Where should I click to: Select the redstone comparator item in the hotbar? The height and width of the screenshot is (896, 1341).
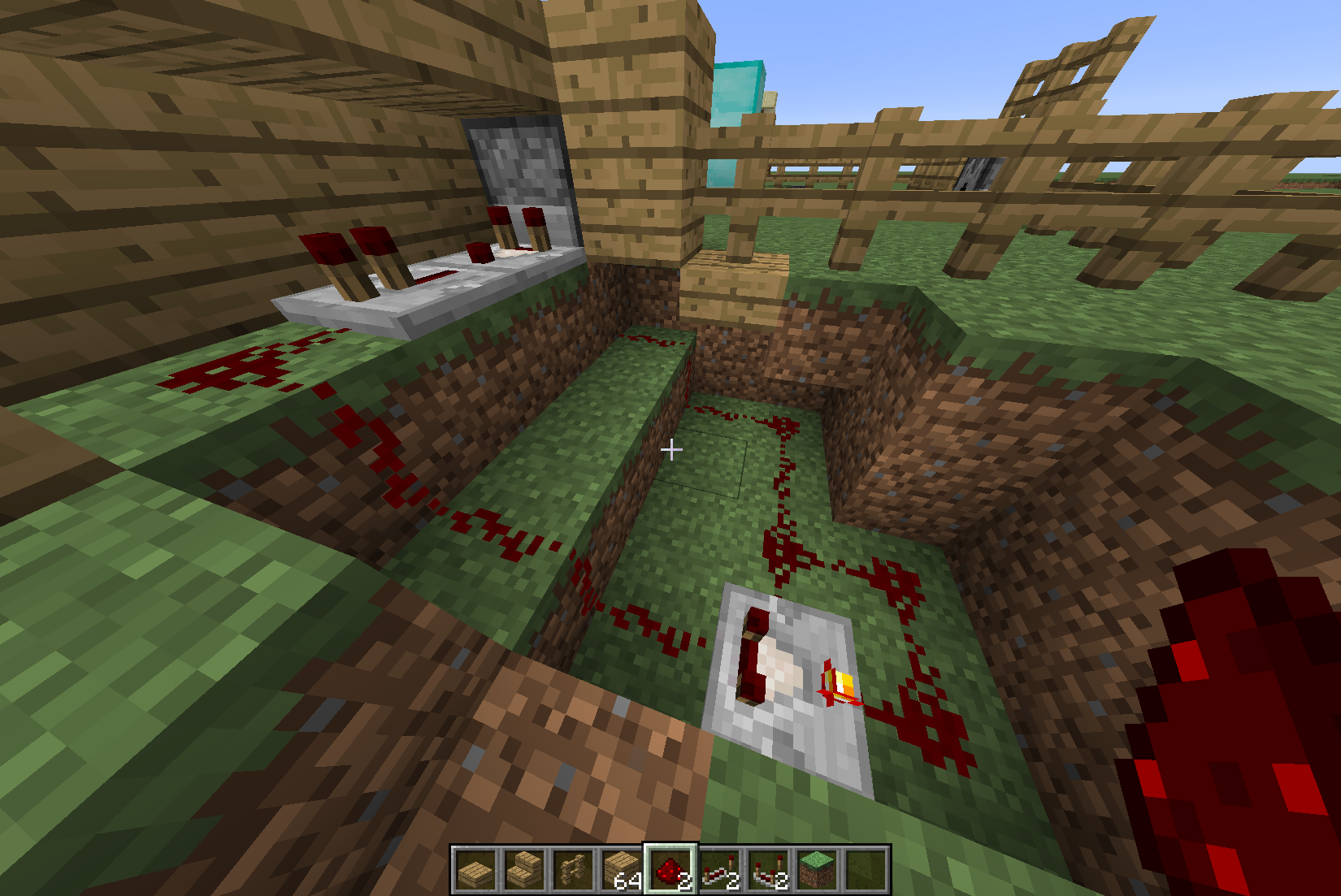766,869
